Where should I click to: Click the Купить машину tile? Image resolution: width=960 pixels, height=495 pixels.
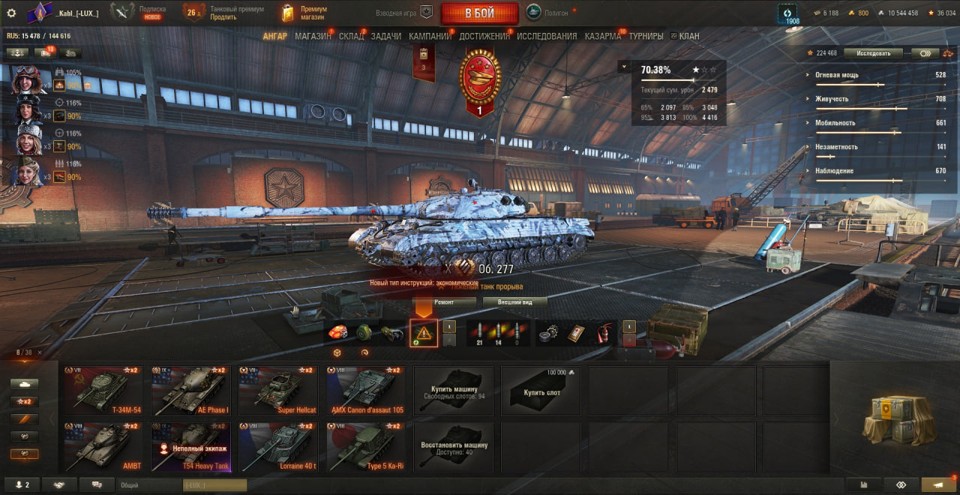tap(453, 389)
